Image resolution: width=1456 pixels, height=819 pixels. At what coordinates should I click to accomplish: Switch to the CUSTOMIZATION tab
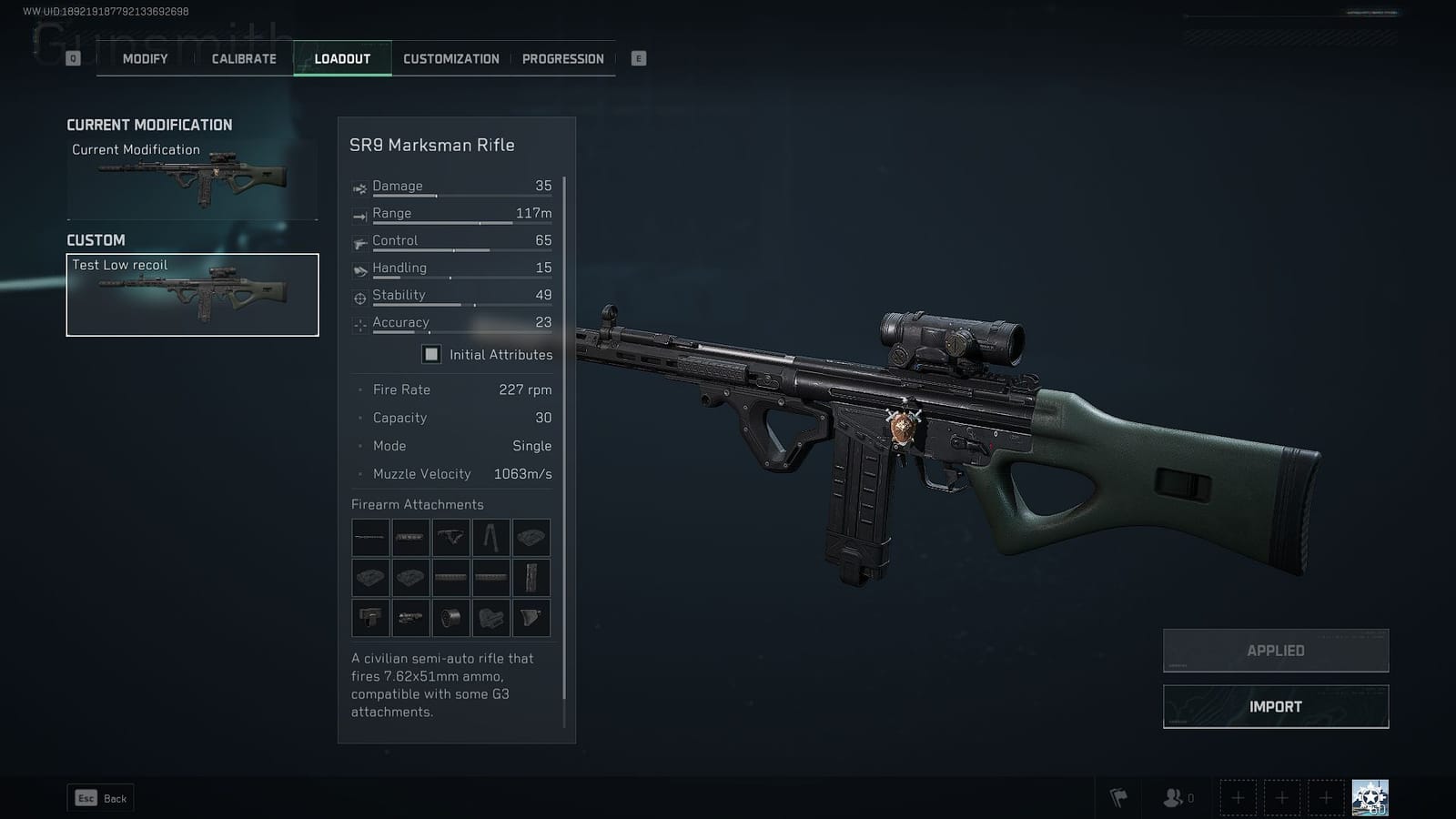(450, 58)
